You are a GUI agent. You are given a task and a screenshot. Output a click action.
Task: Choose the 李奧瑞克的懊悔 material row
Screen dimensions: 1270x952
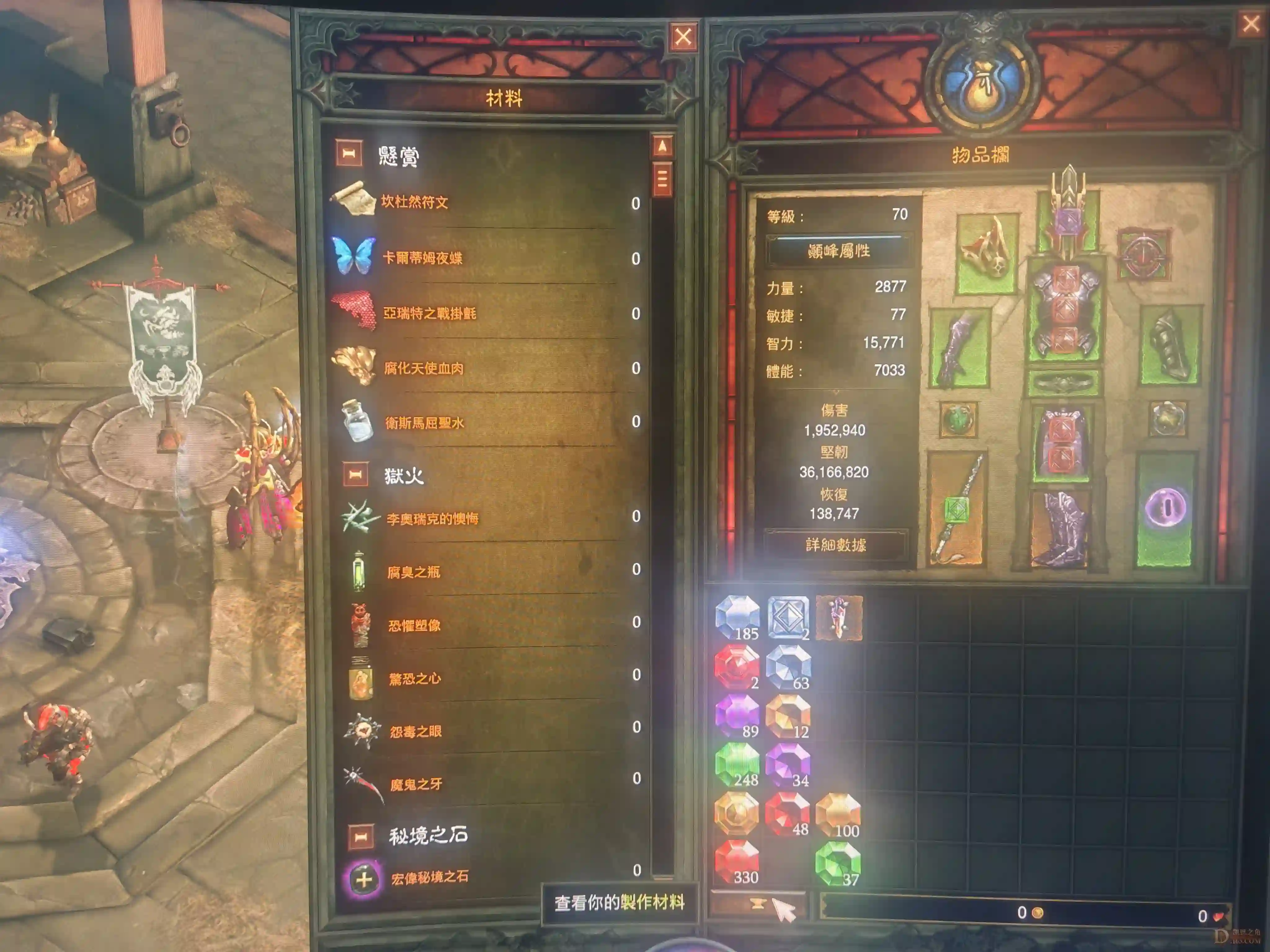[x=432, y=519]
